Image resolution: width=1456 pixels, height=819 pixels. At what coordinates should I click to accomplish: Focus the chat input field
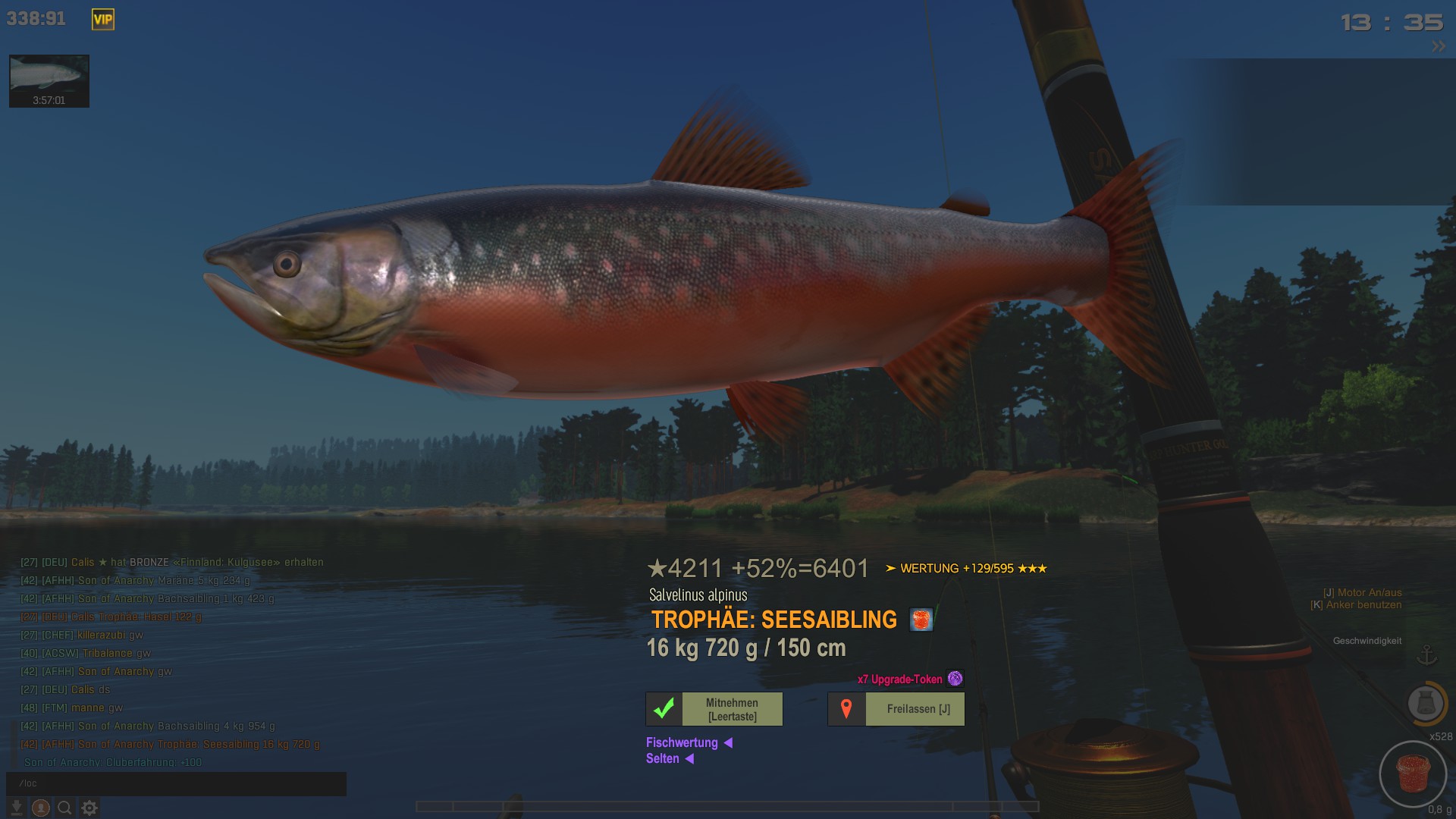coord(176,783)
